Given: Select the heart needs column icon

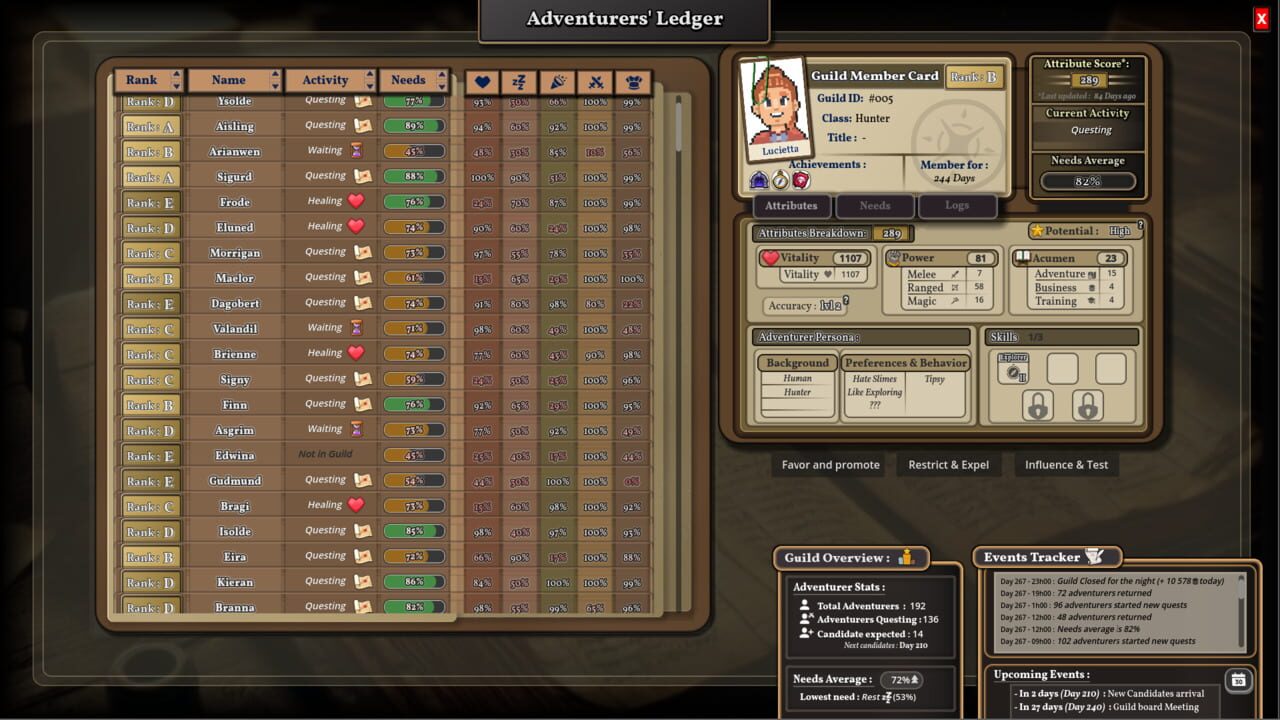Looking at the screenshot, I should (482, 82).
